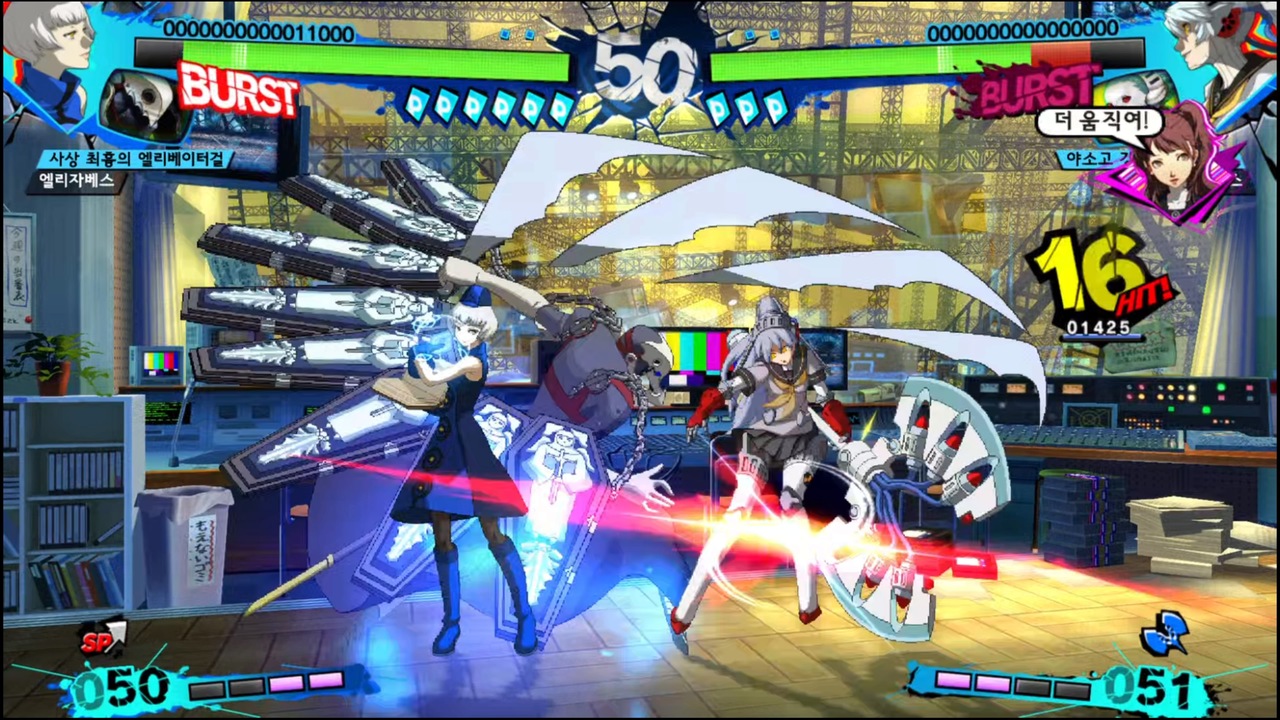The width and height of the screenshot is (1280, 720).
Task: Select the 더 움직여! speech bubble
Action: pyautogui.click(x=1100, y=118)
